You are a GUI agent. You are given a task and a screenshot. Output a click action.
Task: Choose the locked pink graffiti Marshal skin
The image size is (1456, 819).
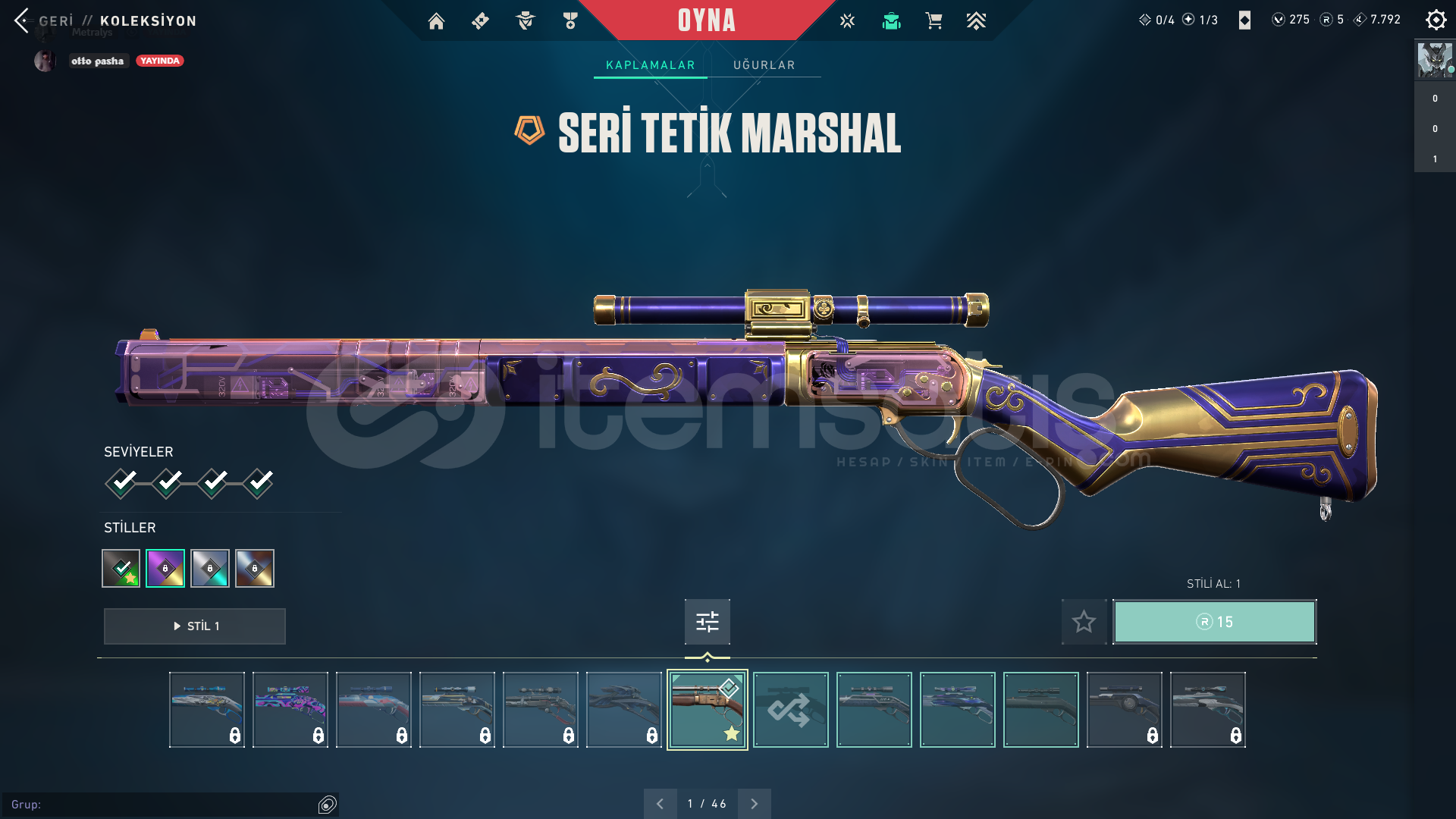[x=290, y=710]
